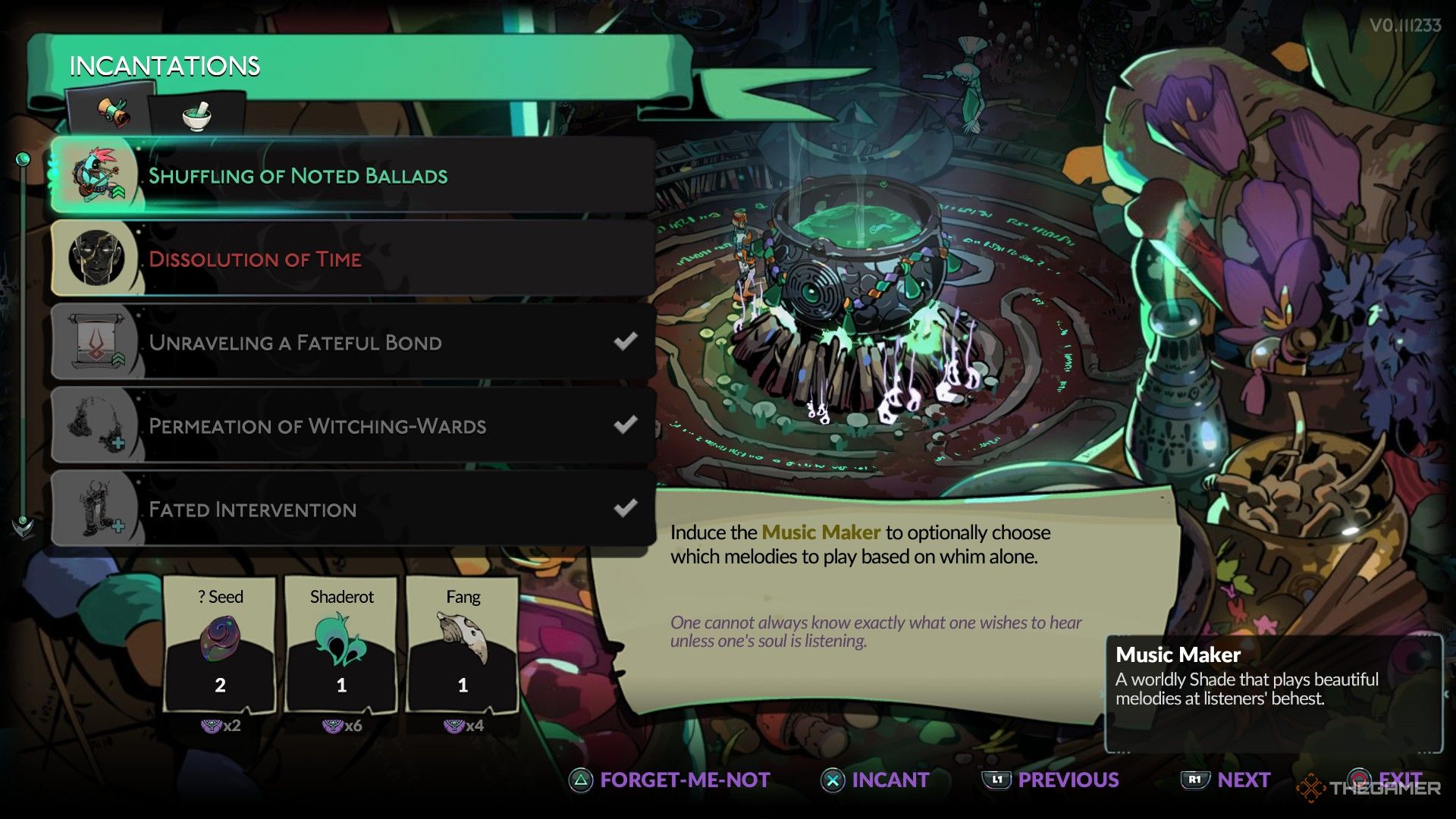
Task: Go to the Previous category
Action: [1051, 780]
